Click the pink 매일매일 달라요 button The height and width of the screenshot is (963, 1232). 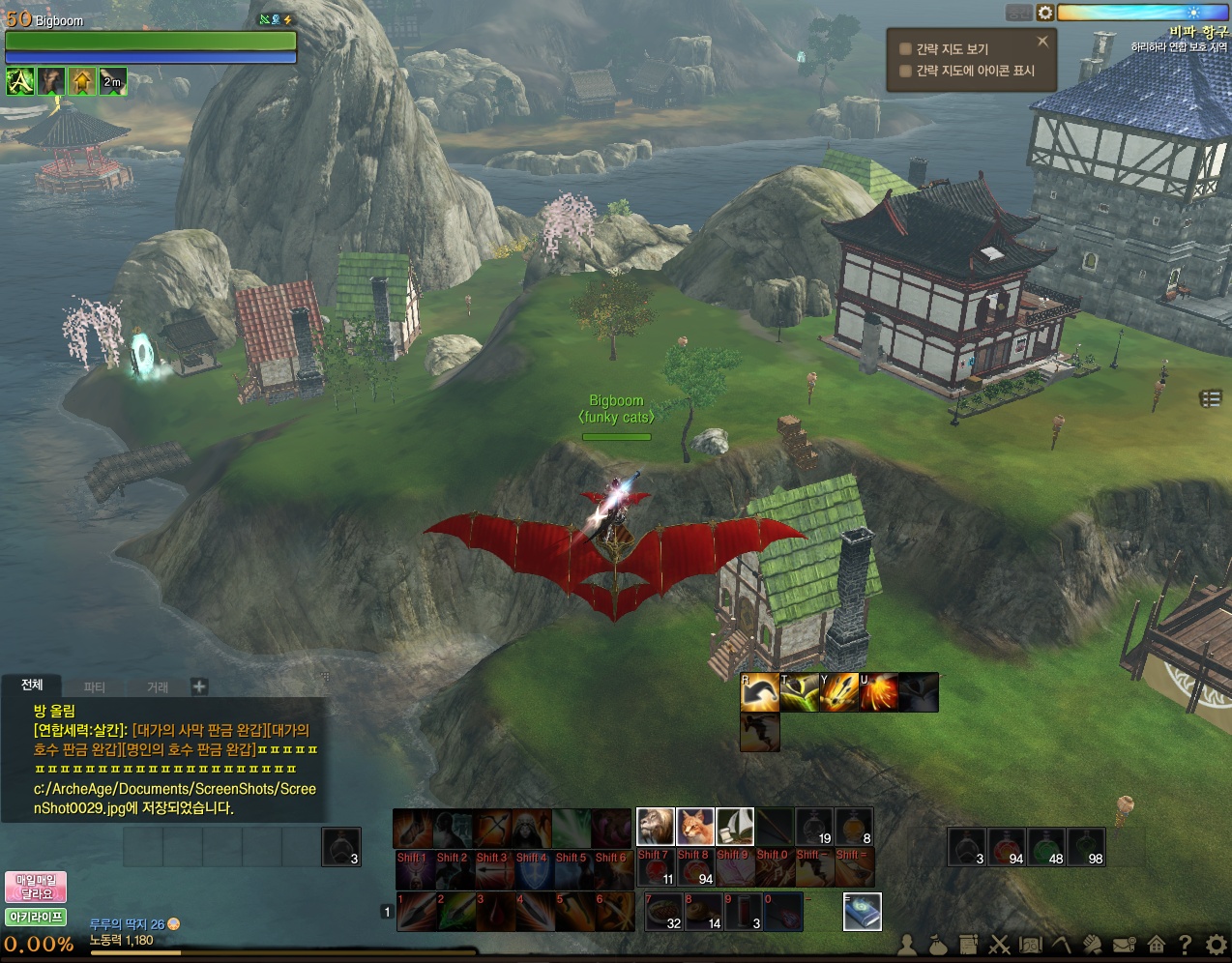36,887
